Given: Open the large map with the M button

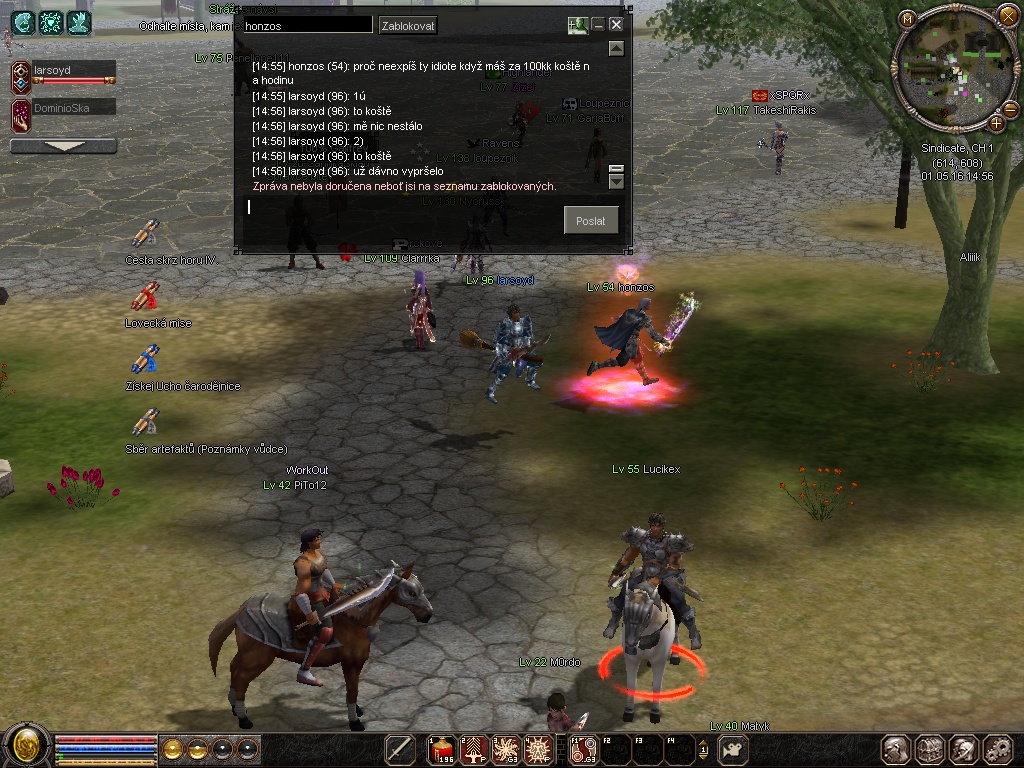Looking at the screenshot, I should pos(907,19).
